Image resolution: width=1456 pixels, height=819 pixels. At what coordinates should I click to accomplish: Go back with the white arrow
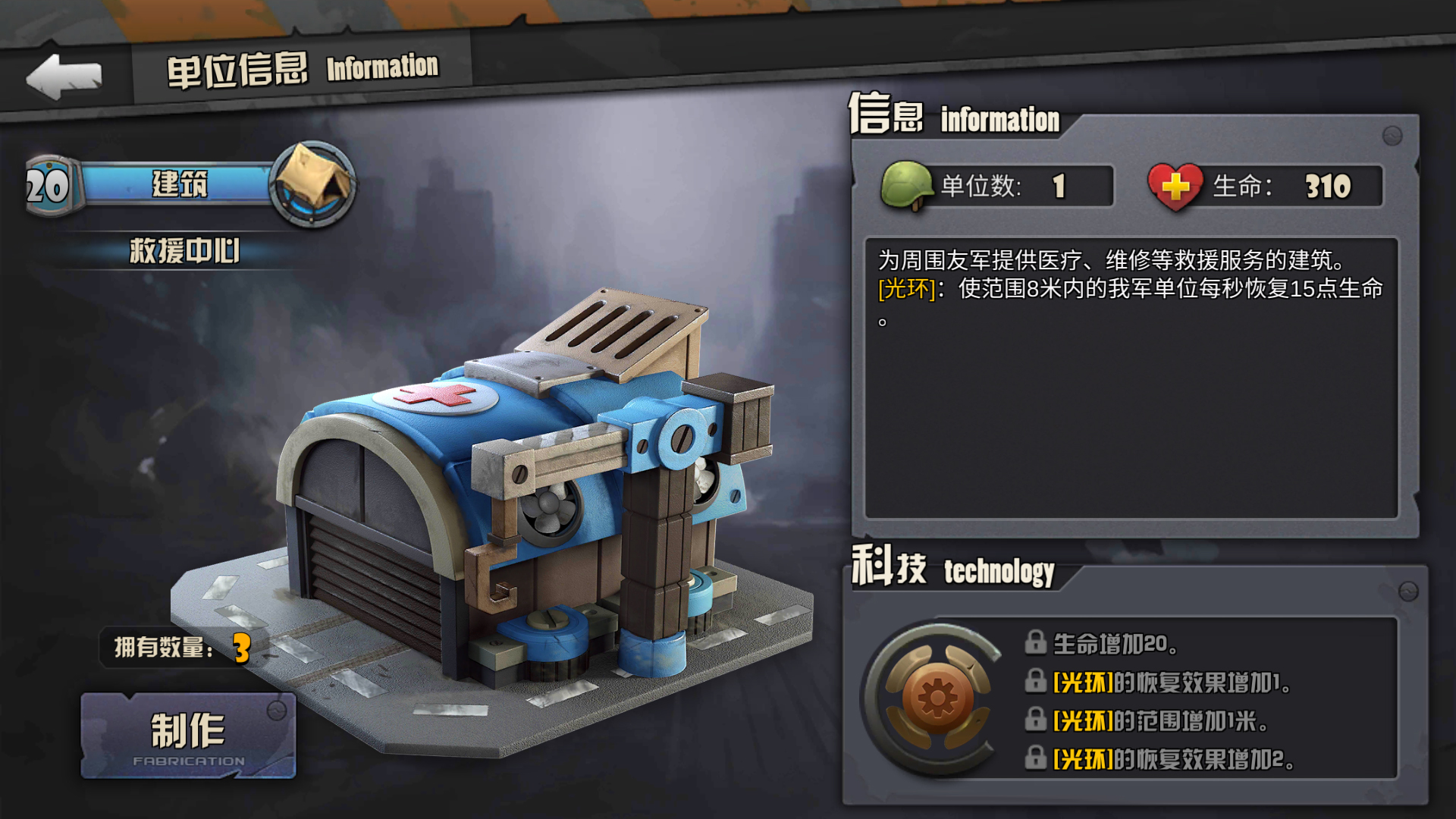64,76
